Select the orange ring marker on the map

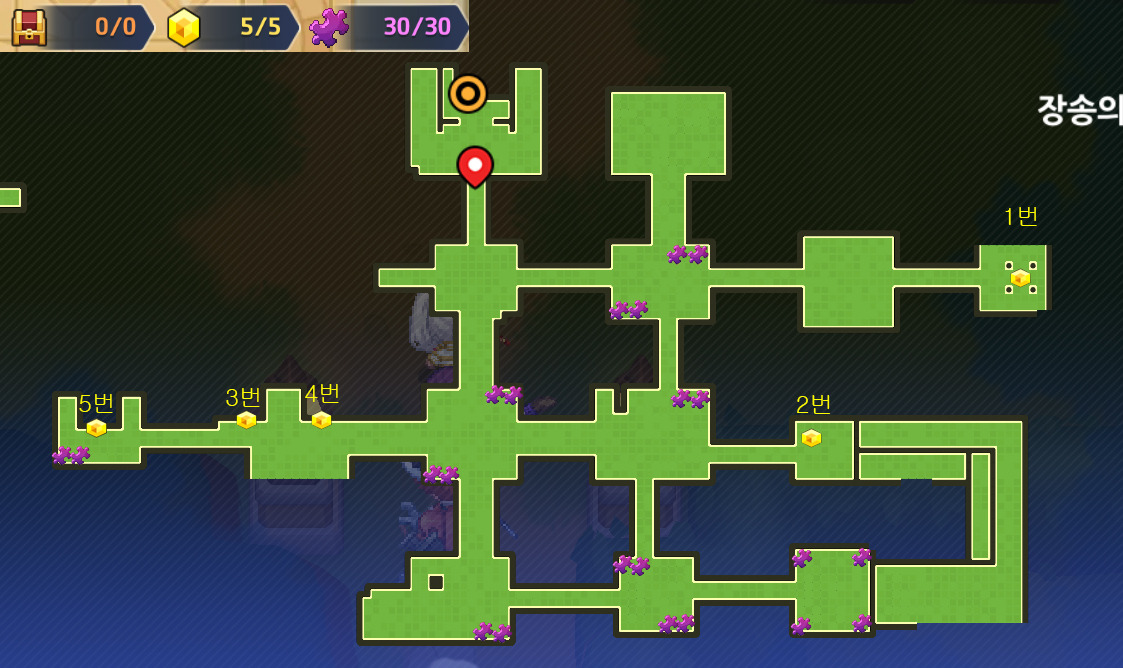coord(467,94)
